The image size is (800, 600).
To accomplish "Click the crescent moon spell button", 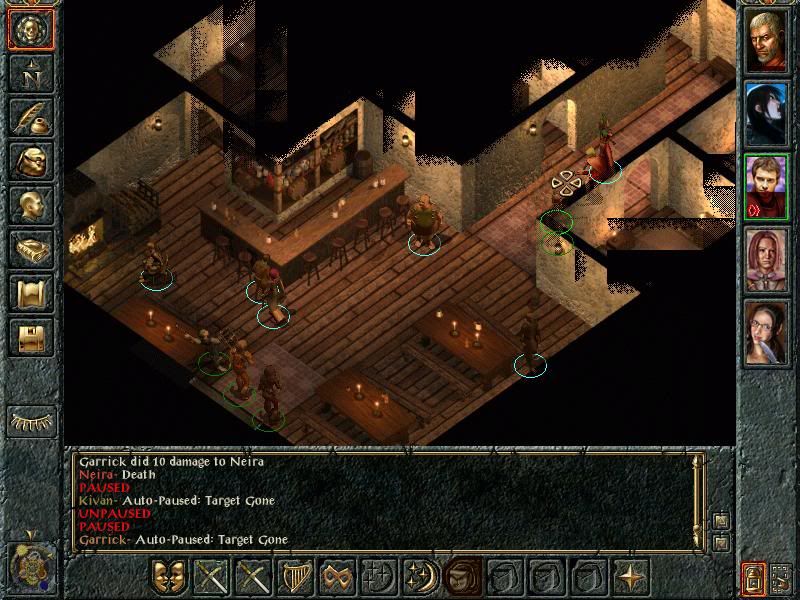I will tap(421, 577).
